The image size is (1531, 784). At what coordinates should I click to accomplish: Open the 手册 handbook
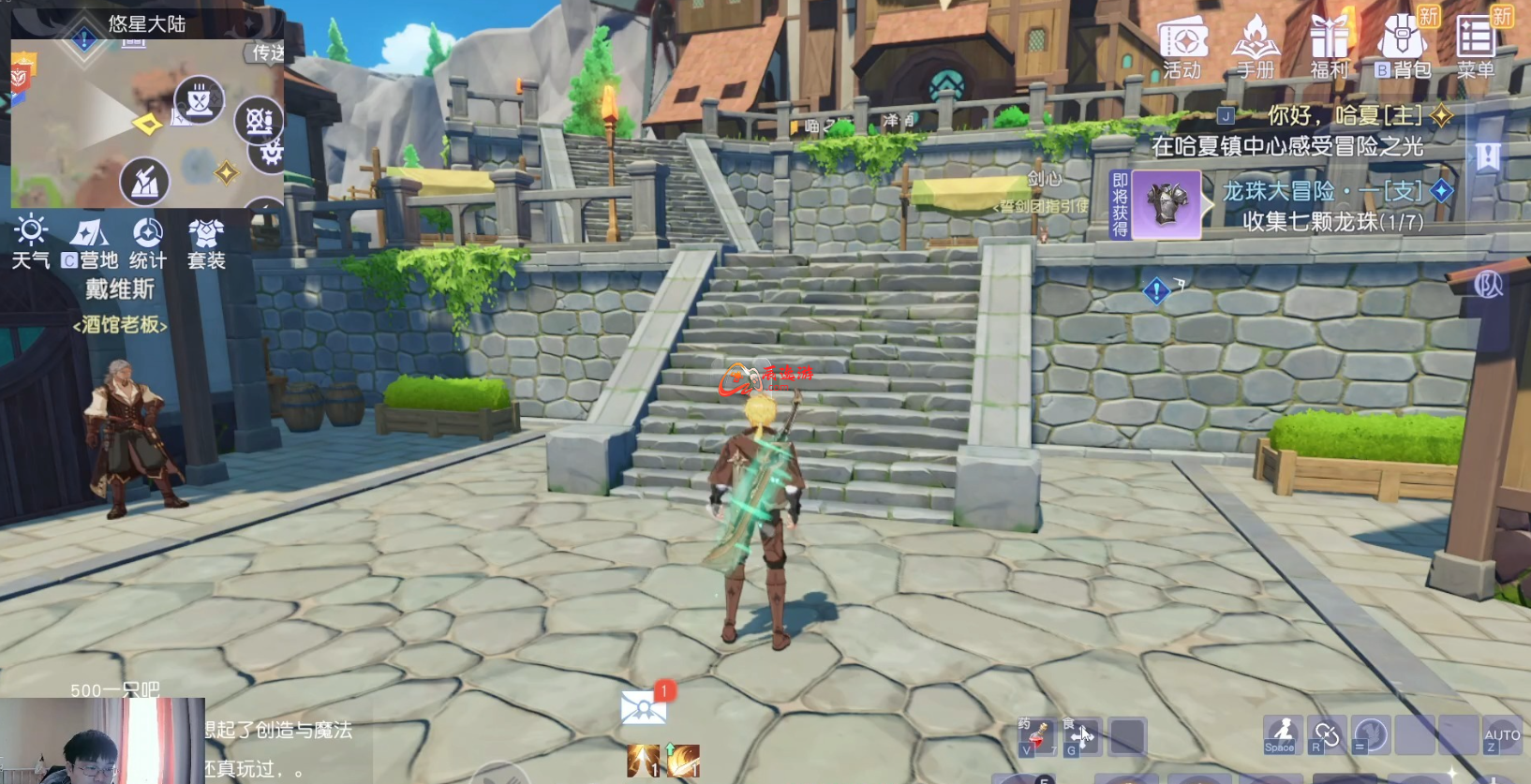(x=1256, y=47)
